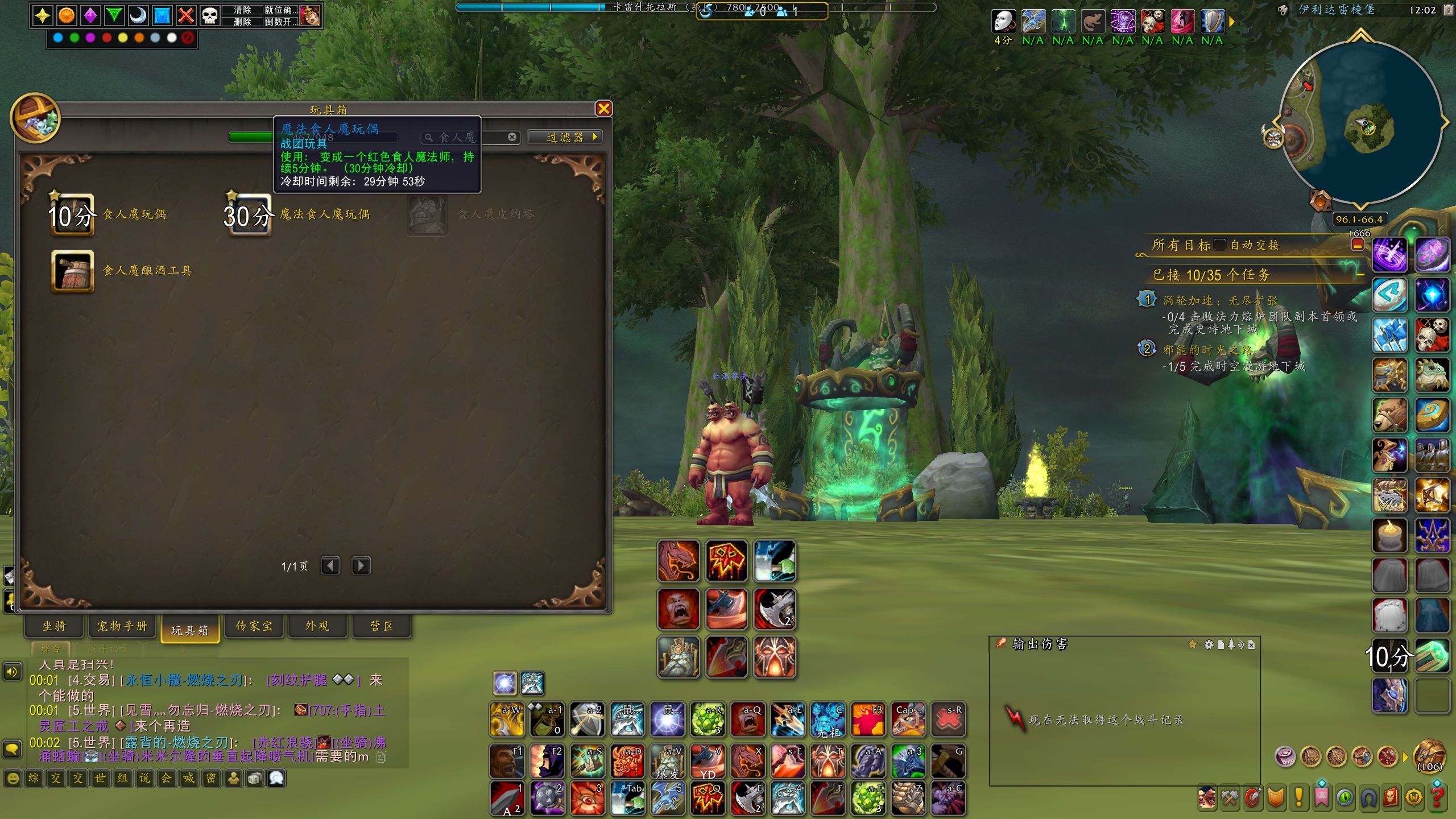Click the minimap
Image resolution: width=1456 pixels, height=819 pixels.
coord(1359,122)
